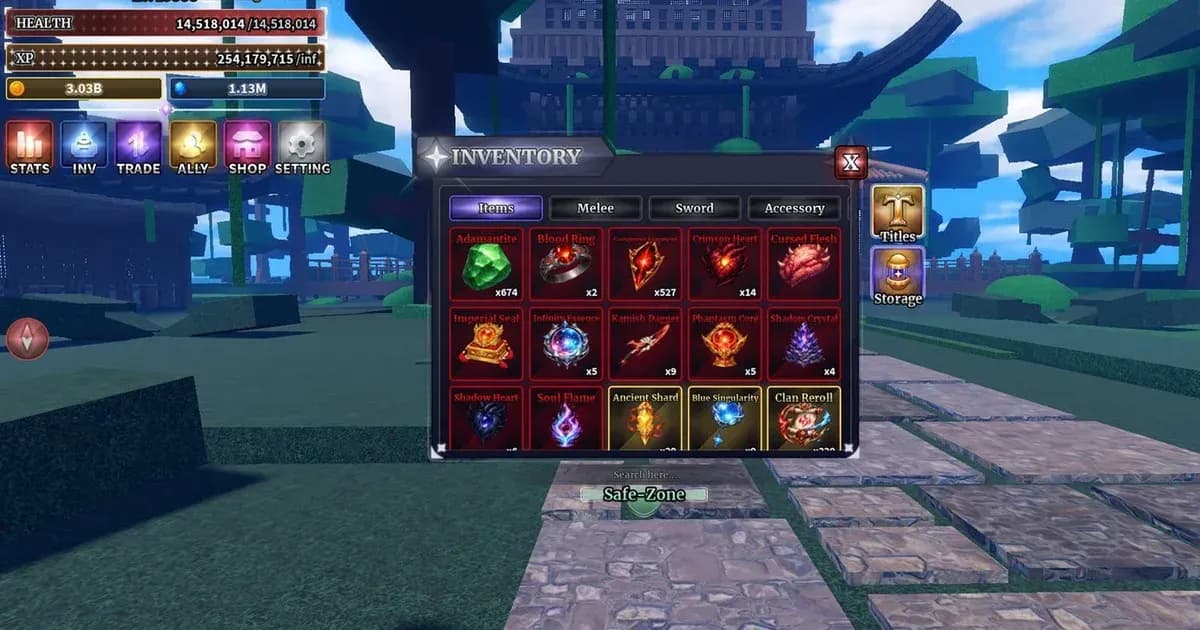
Task: Open the Storage panel
Action: tap(897, 276)
